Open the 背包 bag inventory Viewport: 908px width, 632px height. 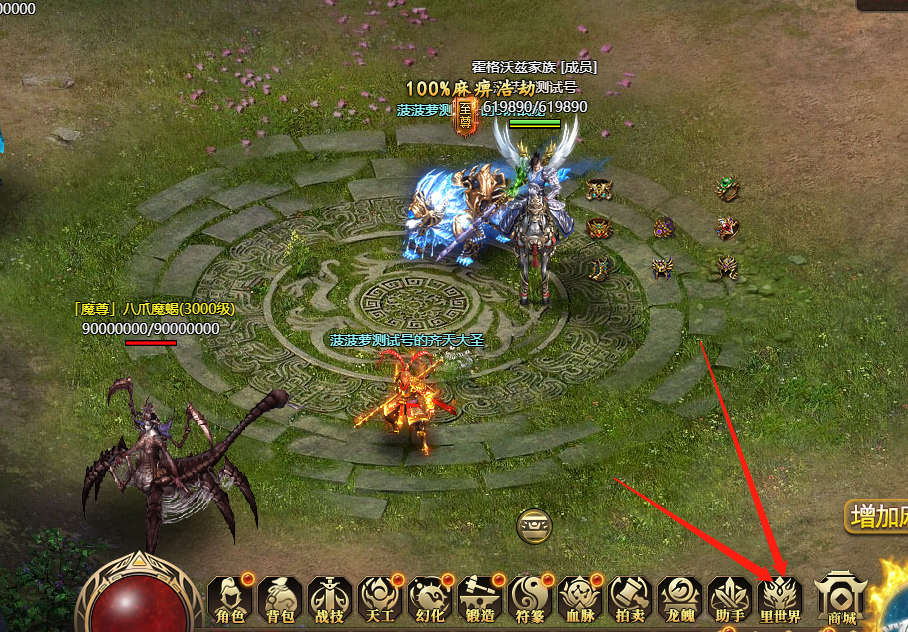[280, 600]
